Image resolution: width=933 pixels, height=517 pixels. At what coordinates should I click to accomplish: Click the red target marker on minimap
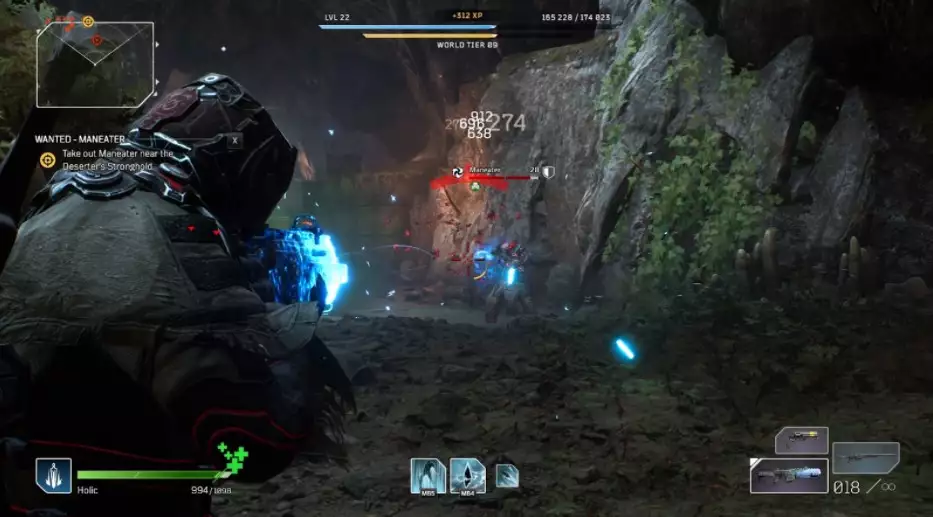pos(97,40)
